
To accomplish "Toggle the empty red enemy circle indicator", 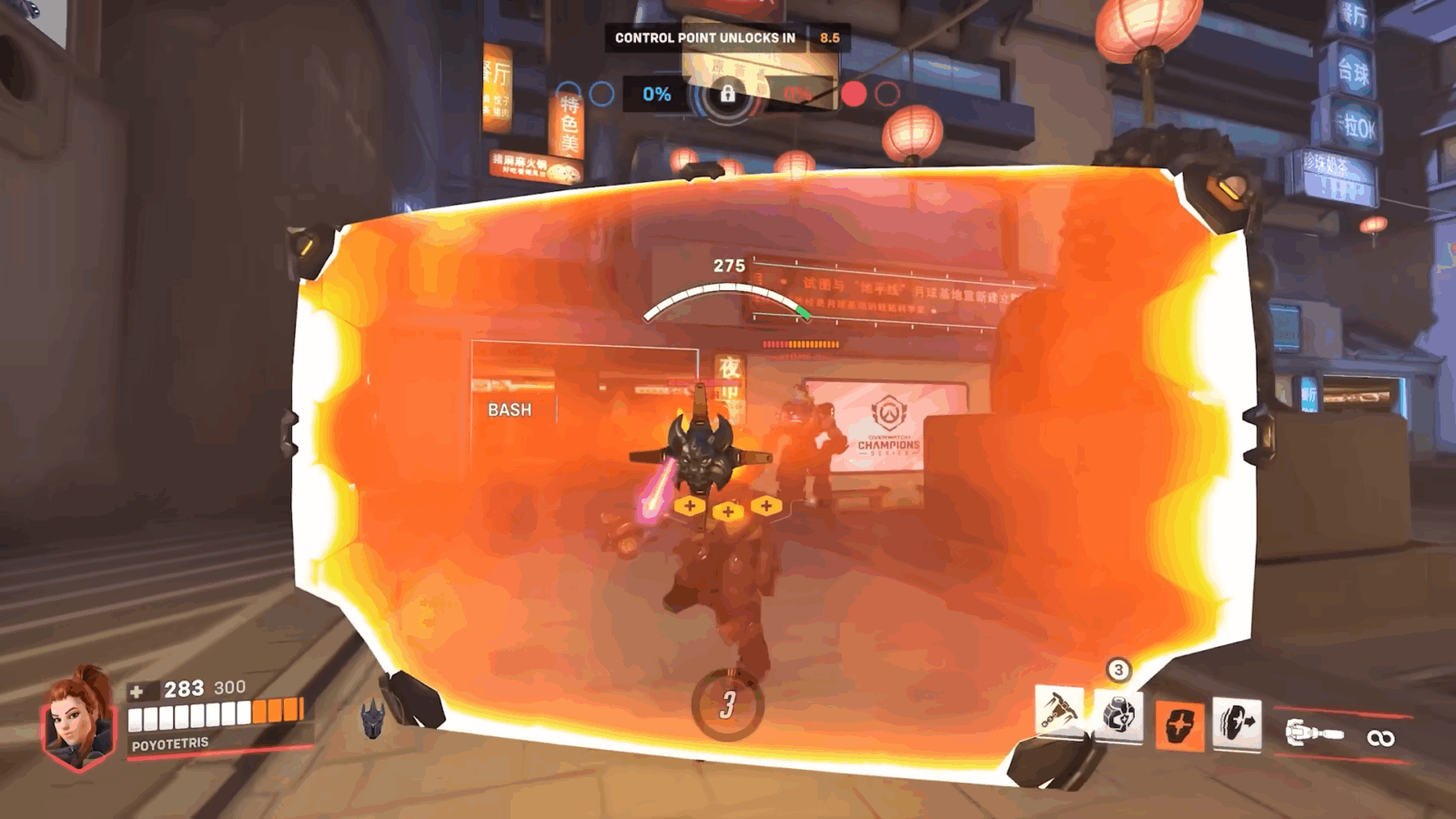I will (x=888, y=93).
